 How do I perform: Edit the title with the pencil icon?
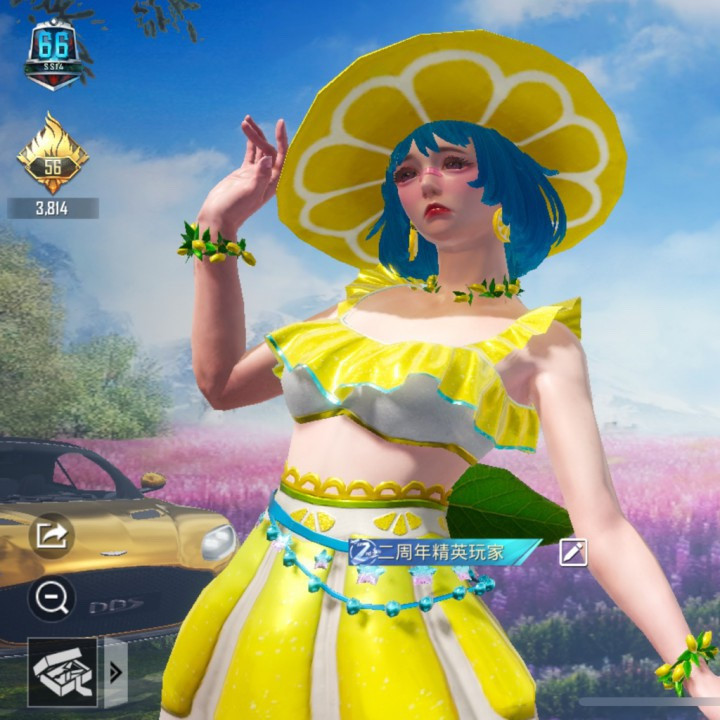[574, 551]
